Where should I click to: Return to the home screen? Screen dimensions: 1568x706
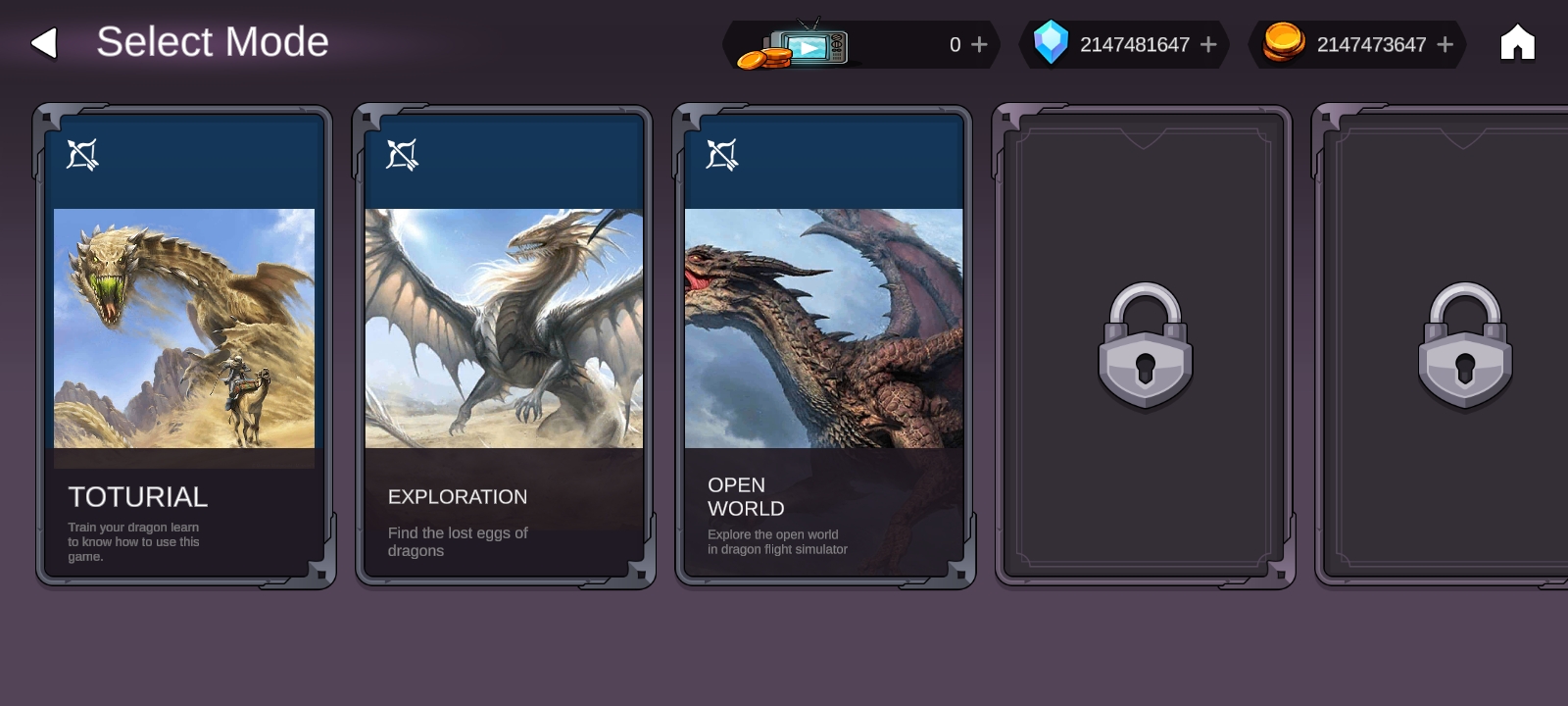pos(1517,43)
